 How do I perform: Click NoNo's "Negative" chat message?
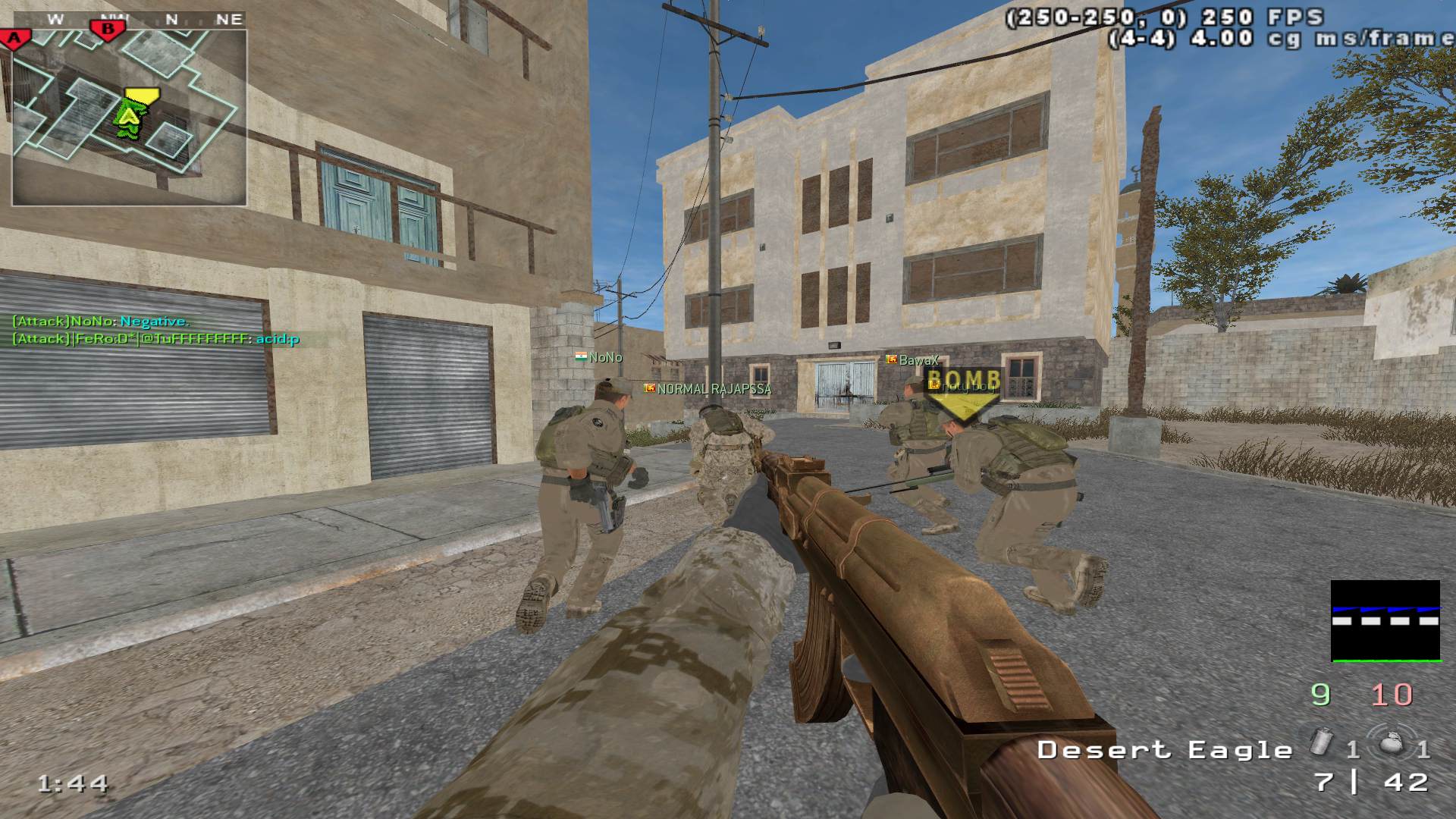click(x=101, y=322)
